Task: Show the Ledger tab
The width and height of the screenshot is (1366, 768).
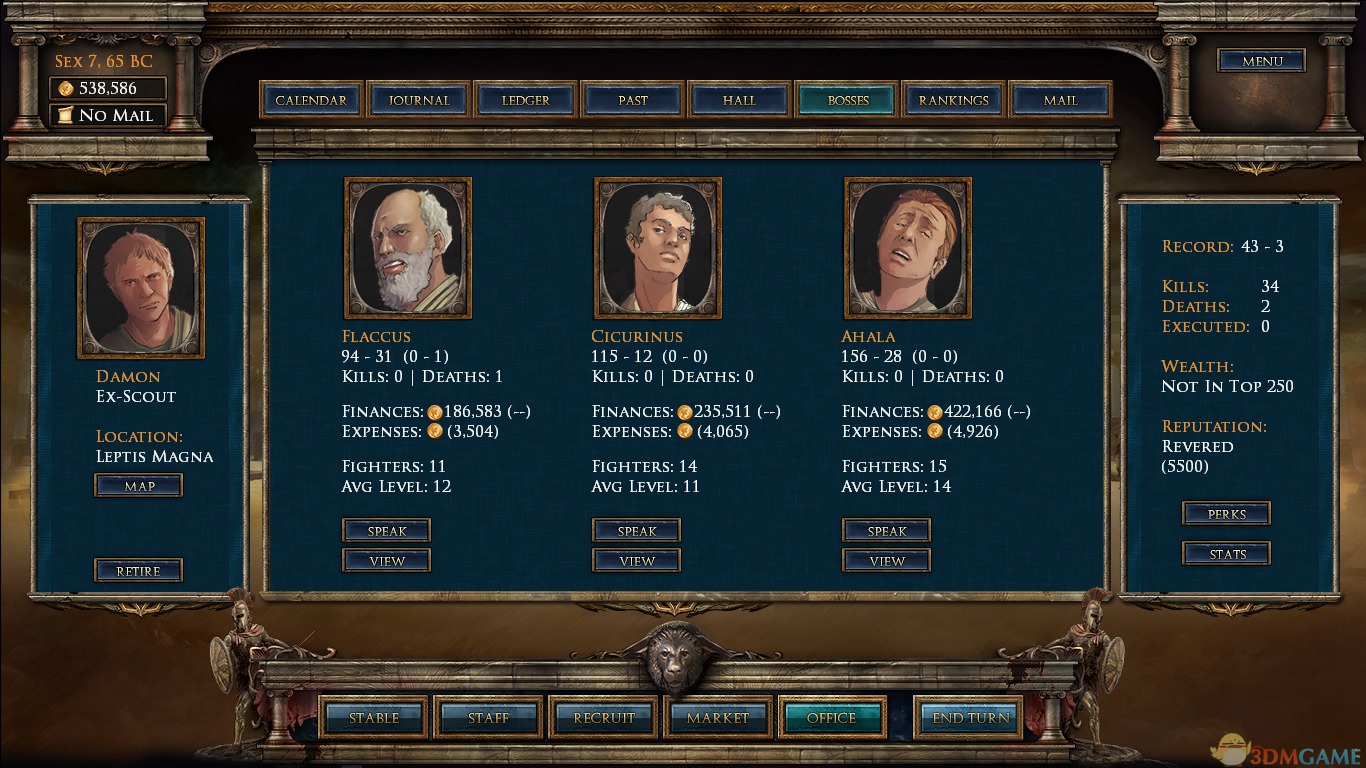Action: click(526, 100)
